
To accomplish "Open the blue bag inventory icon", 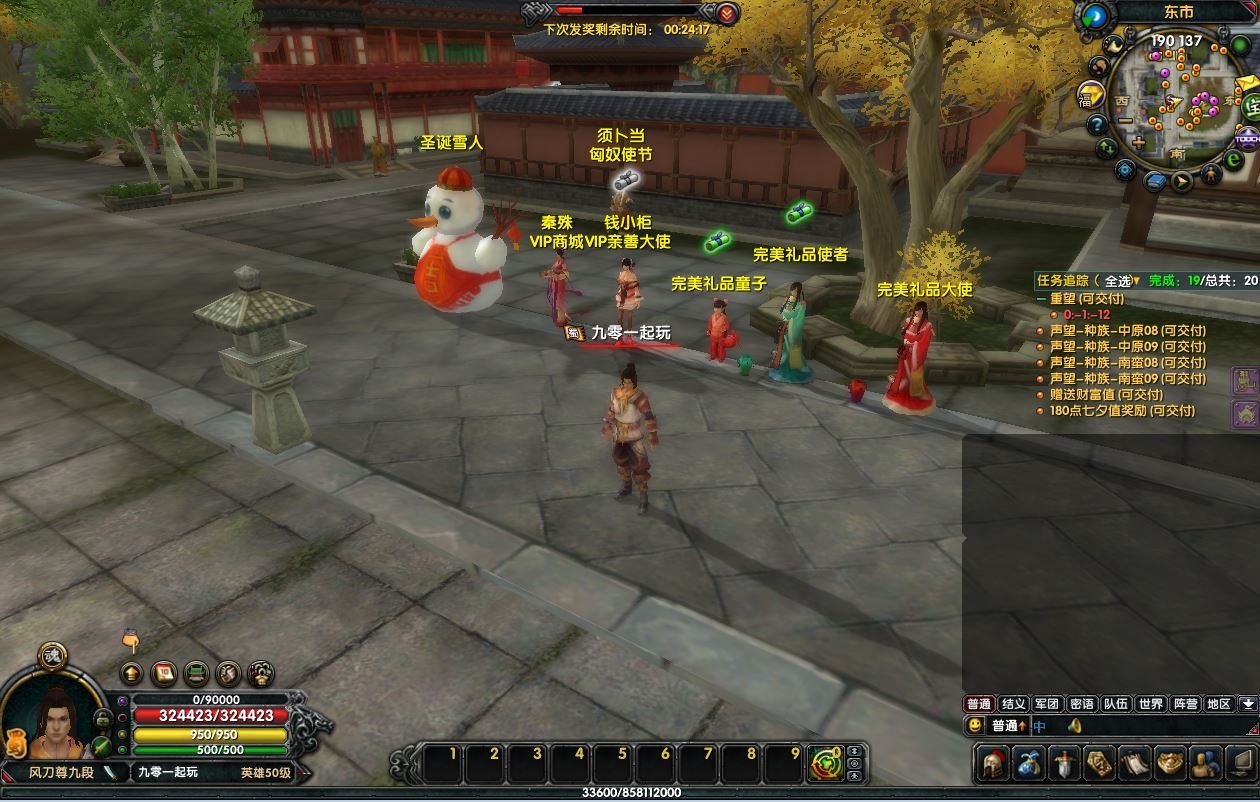I will pos(1029,765).
